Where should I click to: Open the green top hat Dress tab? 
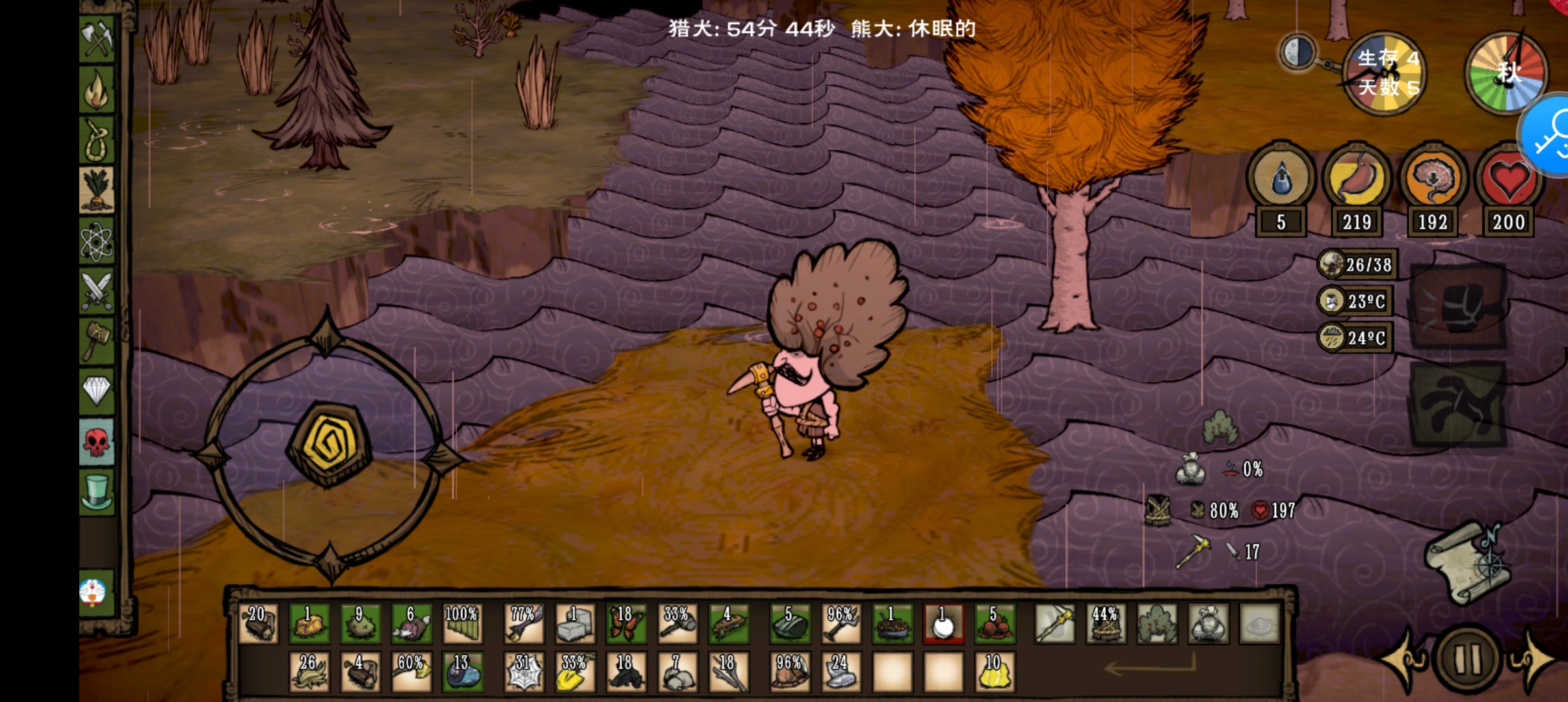point(98,491)
